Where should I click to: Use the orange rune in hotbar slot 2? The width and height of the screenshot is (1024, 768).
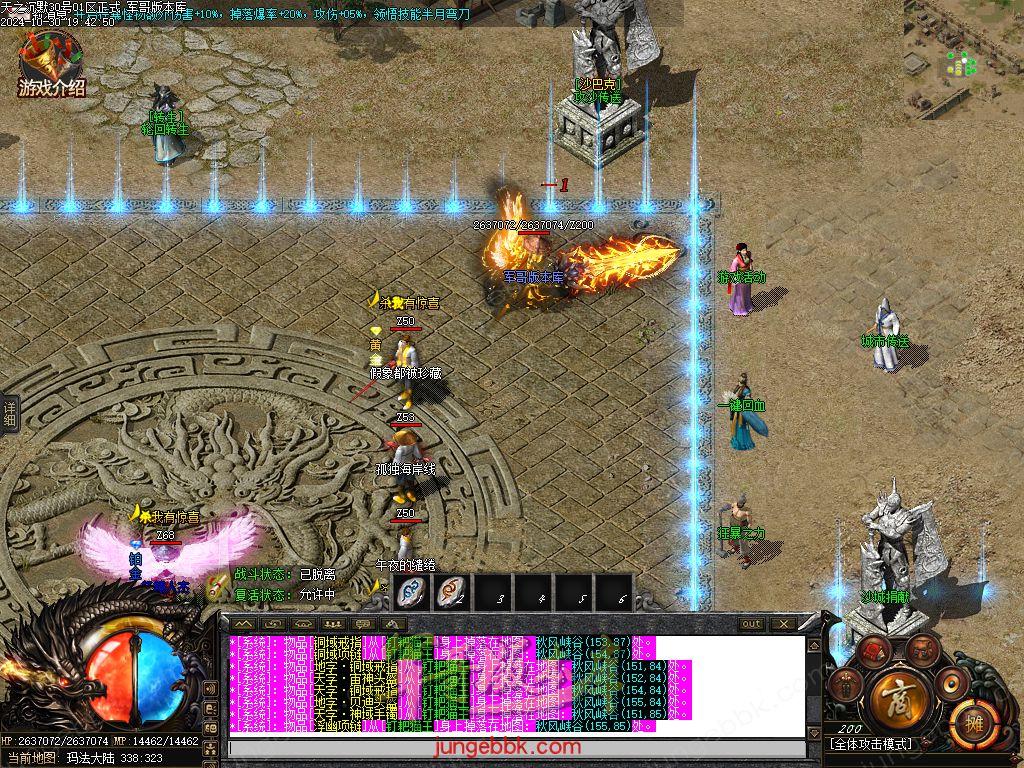(453, 592)
